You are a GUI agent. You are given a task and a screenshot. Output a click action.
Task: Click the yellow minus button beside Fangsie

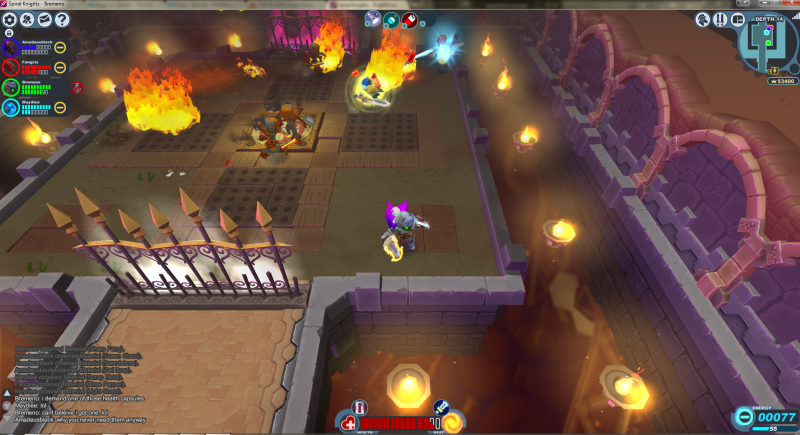(60, 67)
